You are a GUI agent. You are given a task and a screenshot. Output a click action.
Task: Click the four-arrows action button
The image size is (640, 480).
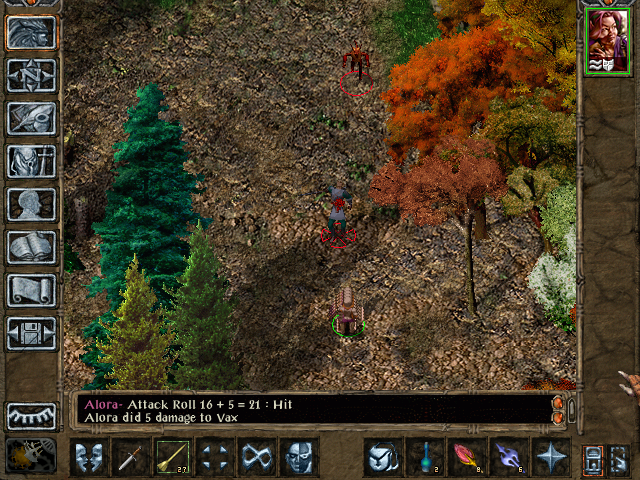click(216, 457)
